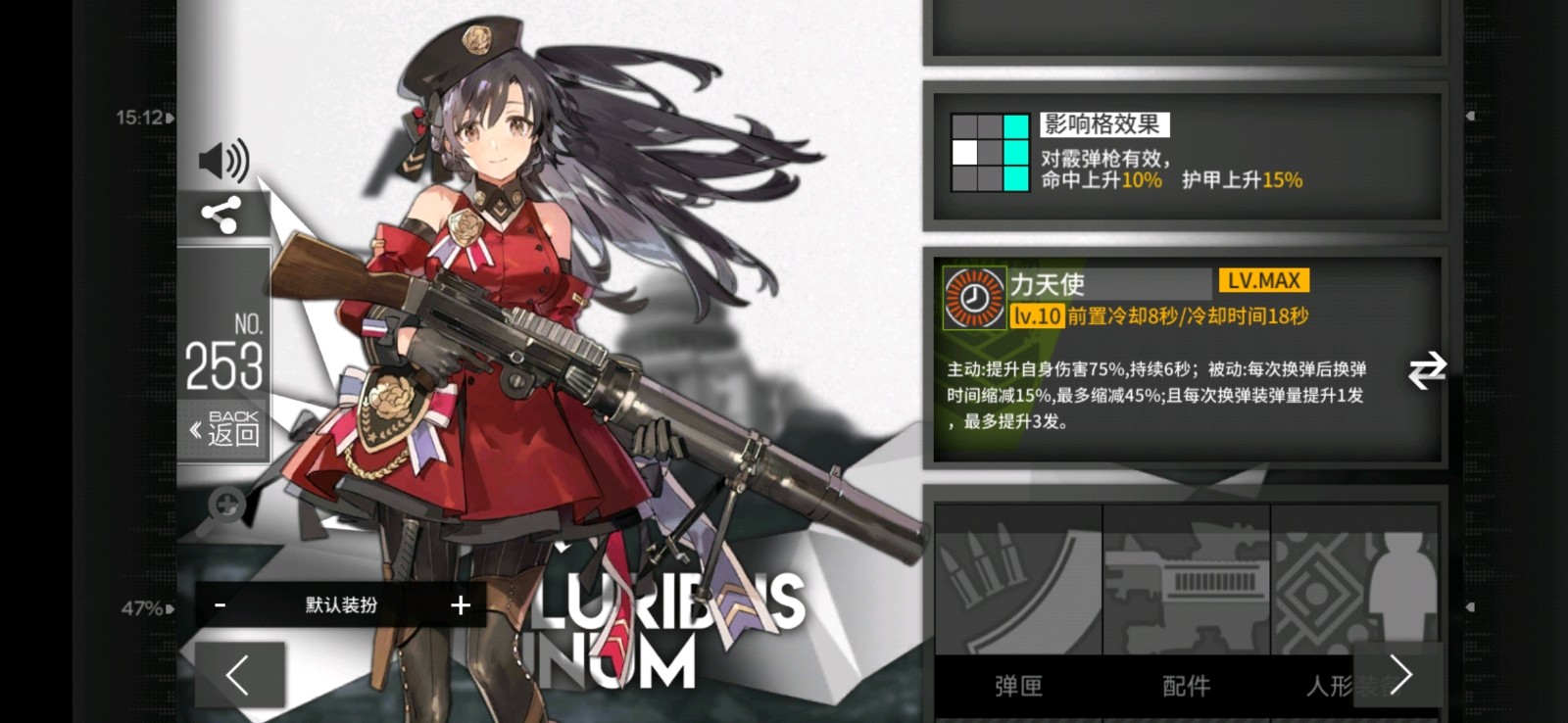Expand the next page with the right chevron
This screenshot has height=723, width=1568.
pyautogui.click(x=1401, y=675)
